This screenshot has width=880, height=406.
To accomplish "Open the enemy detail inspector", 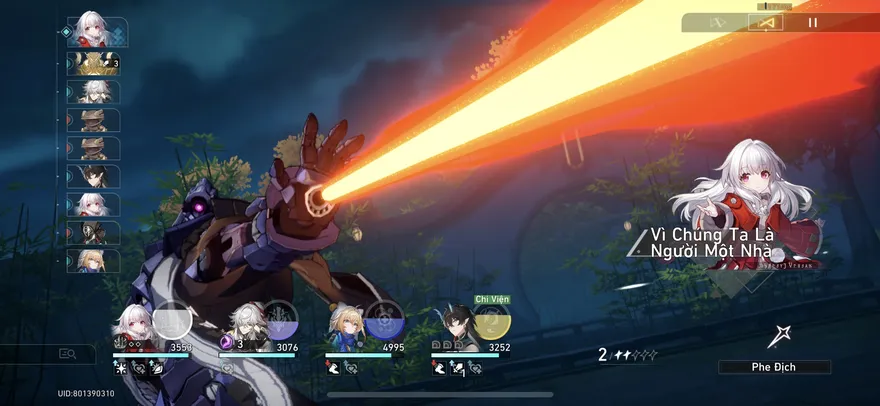I will pyautogui.click(x=68, y=353).
